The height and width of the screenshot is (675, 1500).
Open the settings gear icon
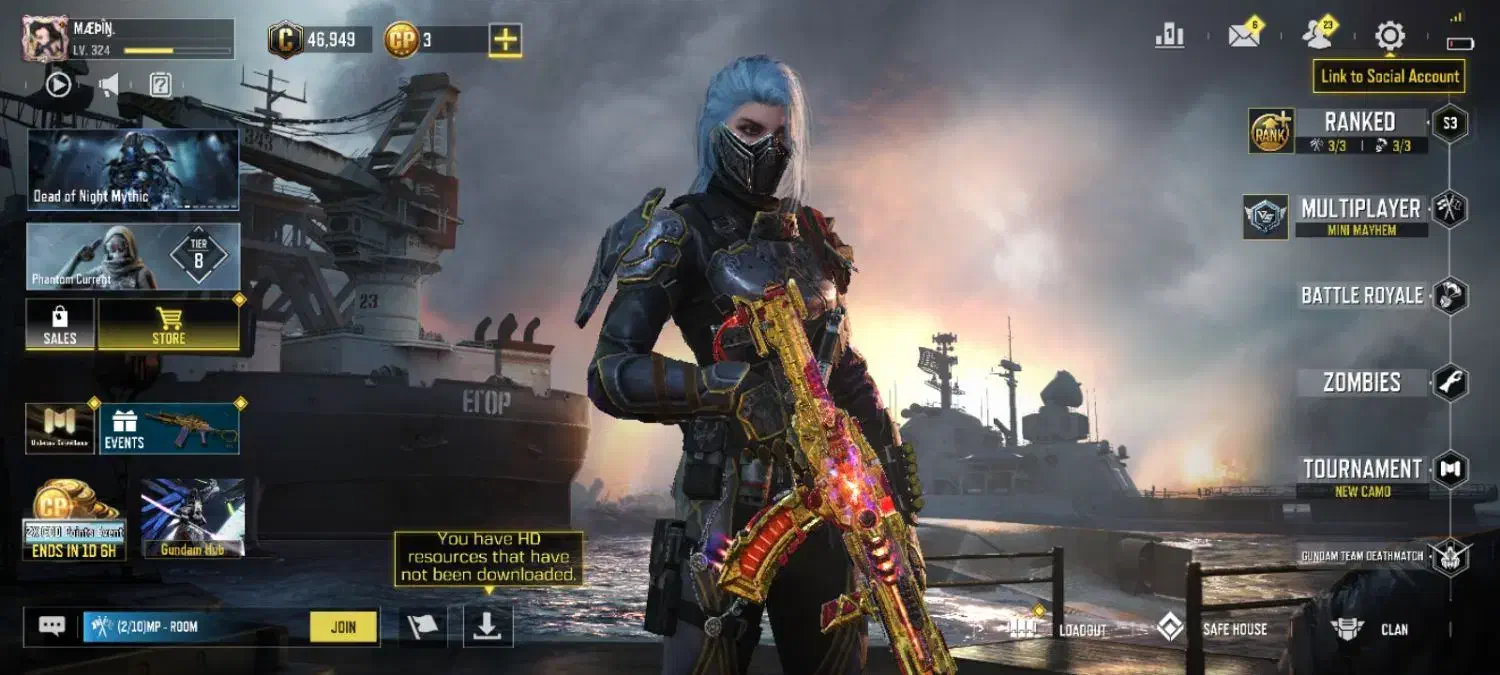point(1390,36)
